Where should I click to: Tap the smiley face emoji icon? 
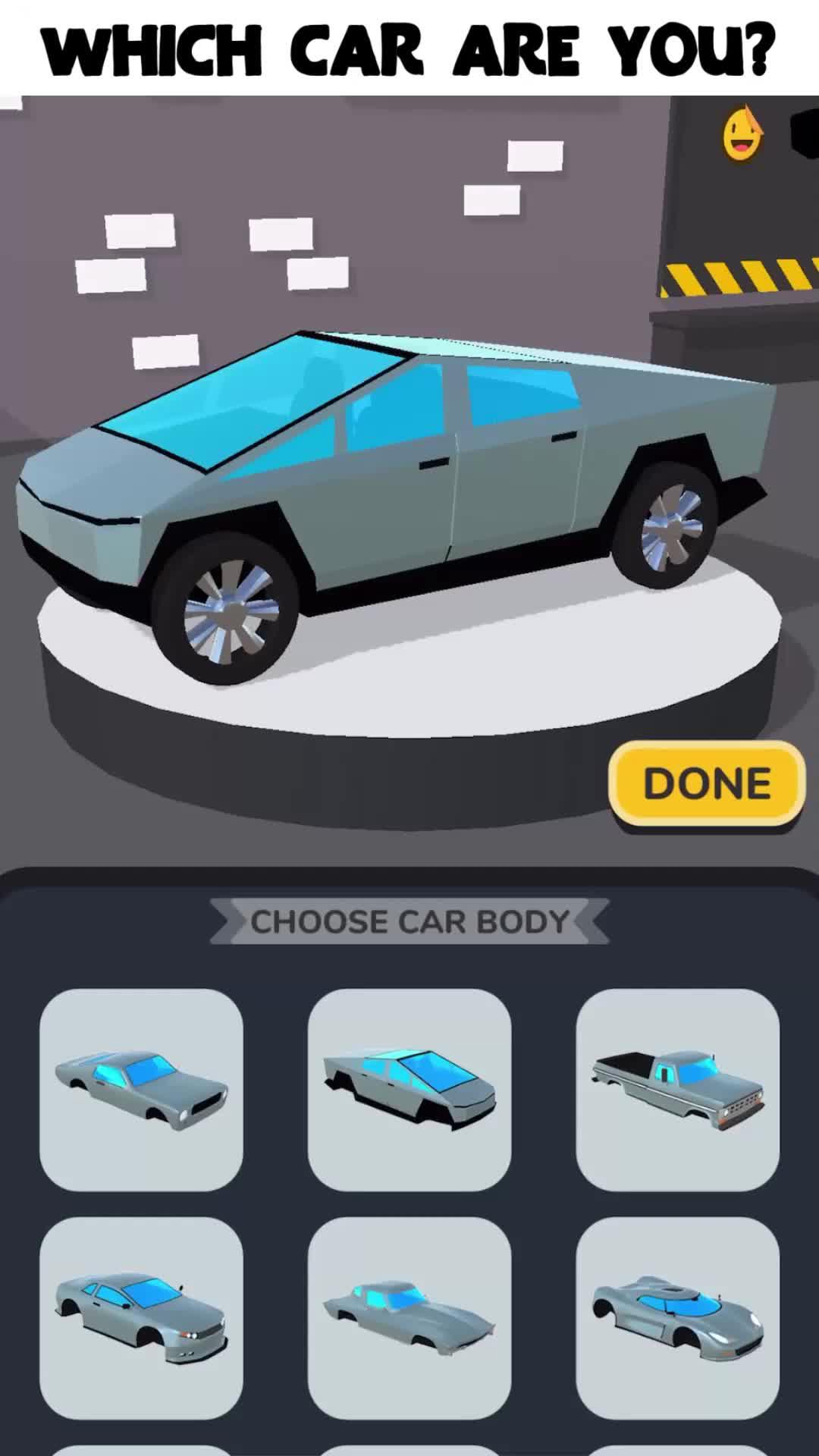[742, 136]
